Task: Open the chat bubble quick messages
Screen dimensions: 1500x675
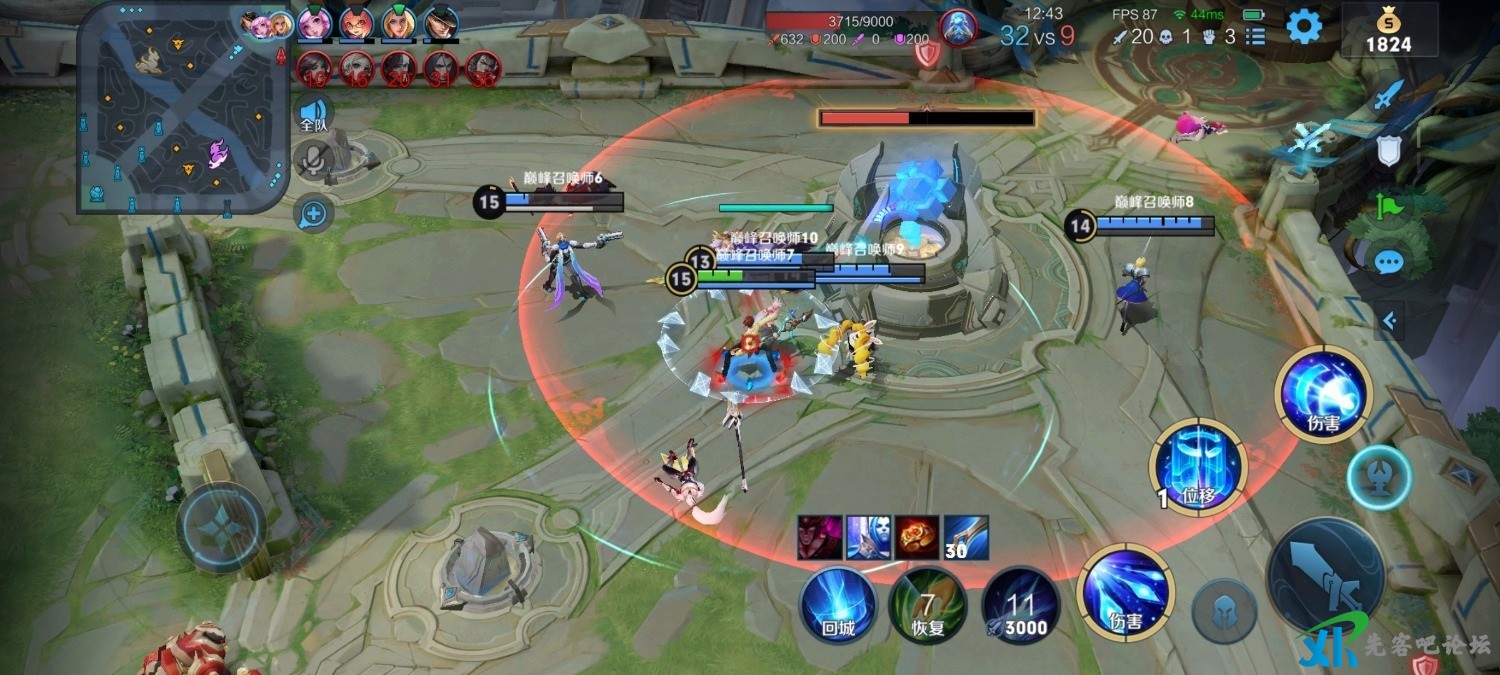Action: (1388, 262)
